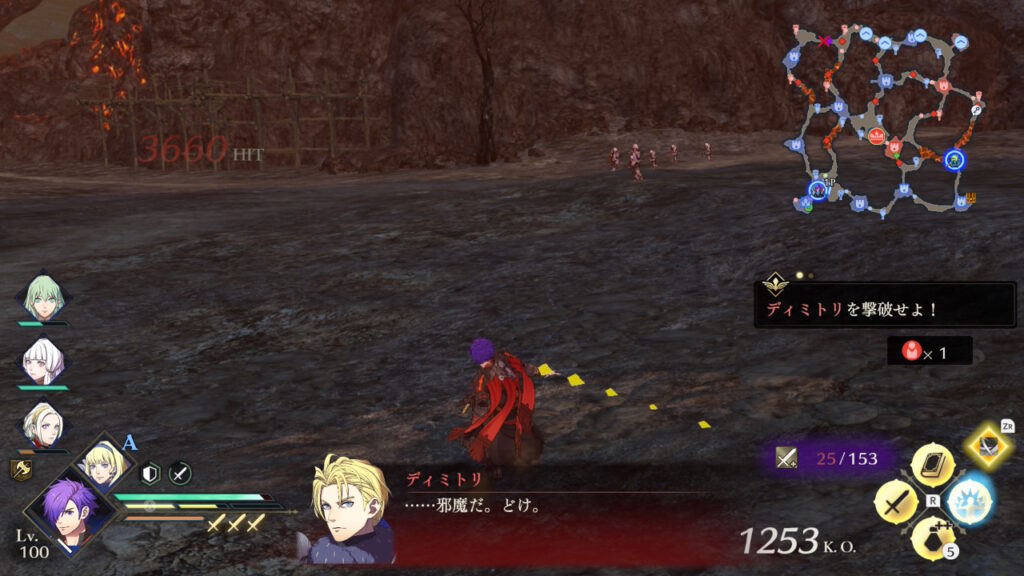Screen dimensions: 1024x576
Task: Open the battlefield minimap
Action: click(x=880, y=120)
